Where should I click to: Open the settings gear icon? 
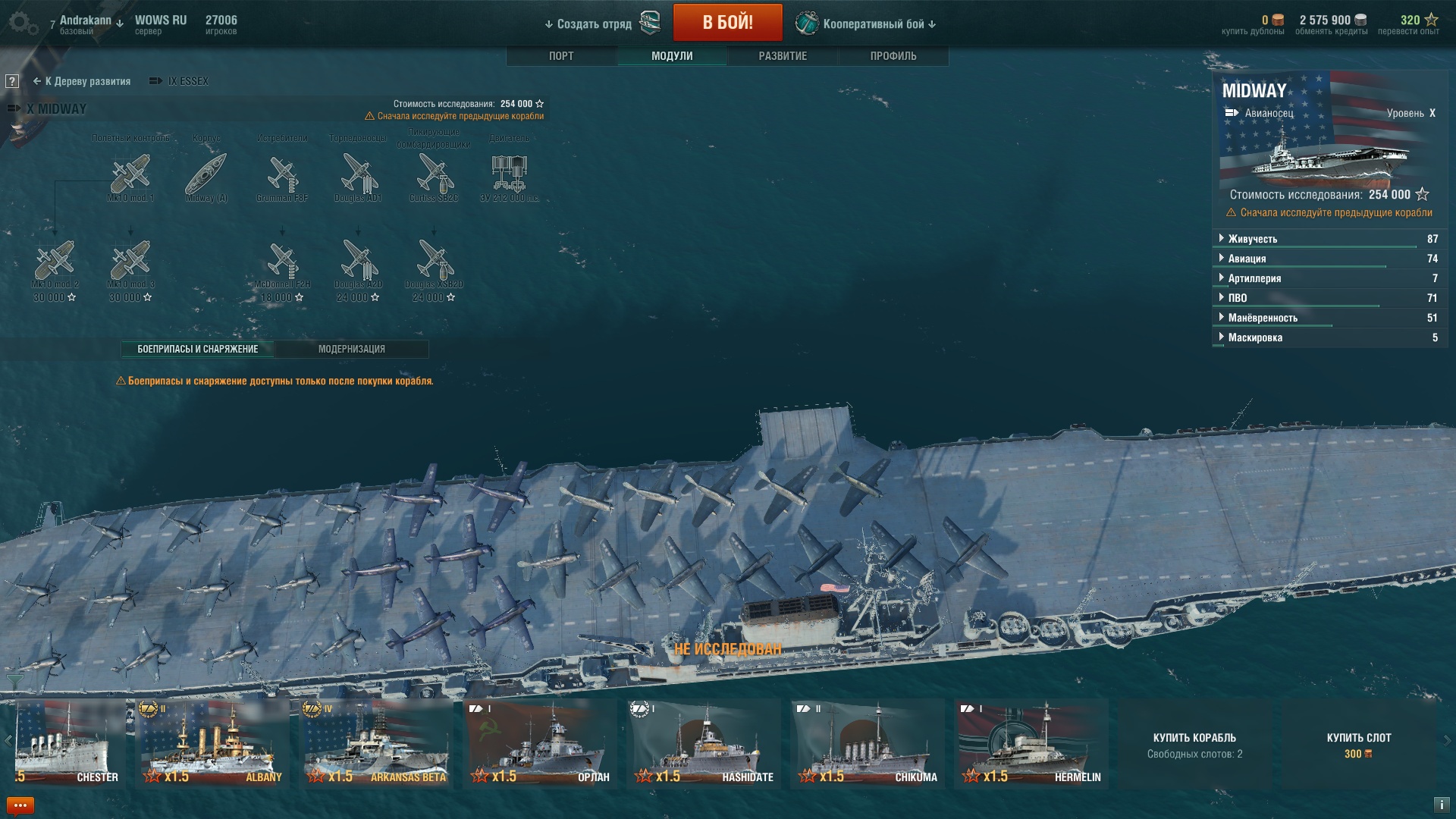click(22, 23)
